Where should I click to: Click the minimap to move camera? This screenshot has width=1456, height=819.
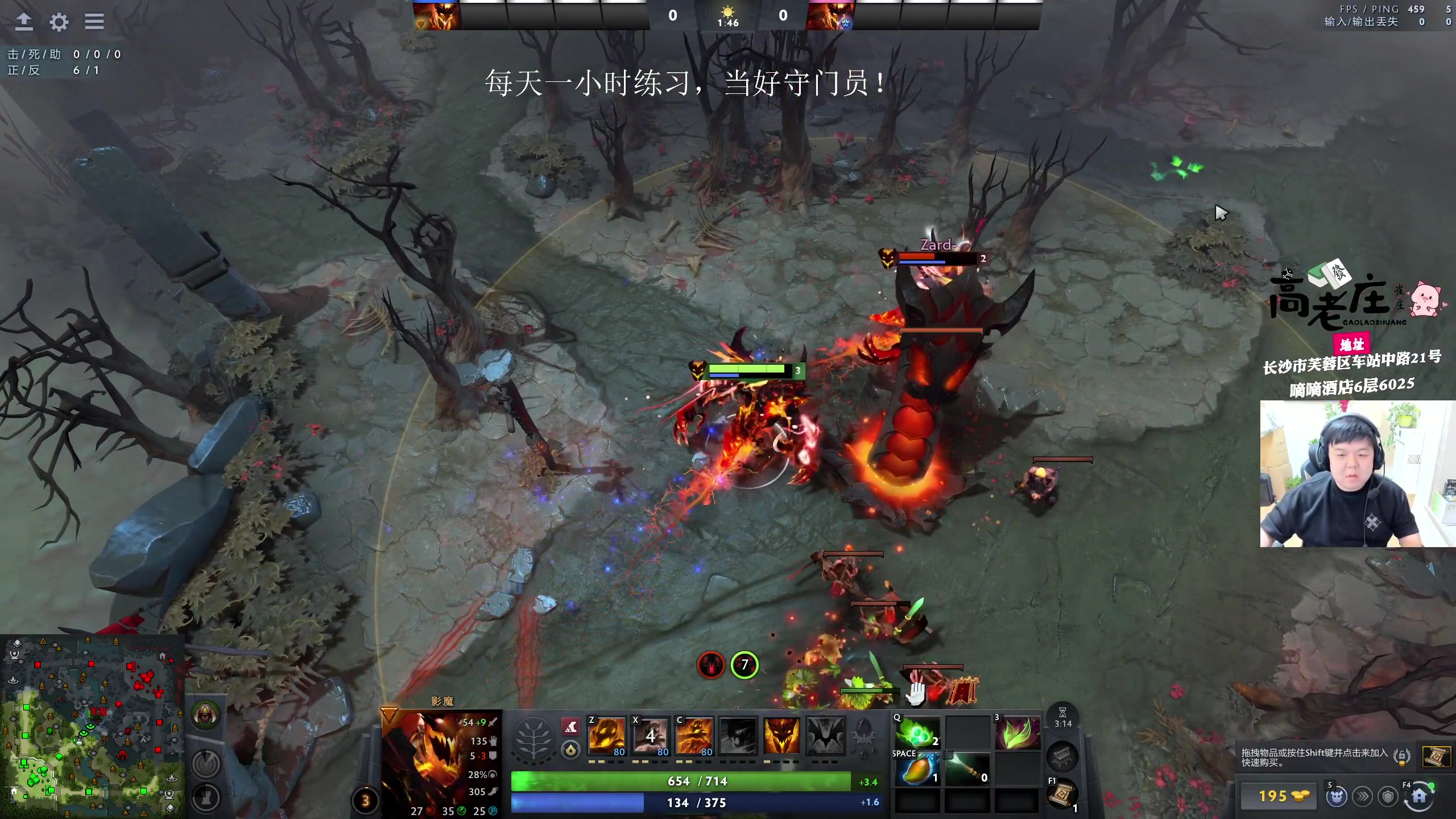pyautogui.click(x=91, y=728)
